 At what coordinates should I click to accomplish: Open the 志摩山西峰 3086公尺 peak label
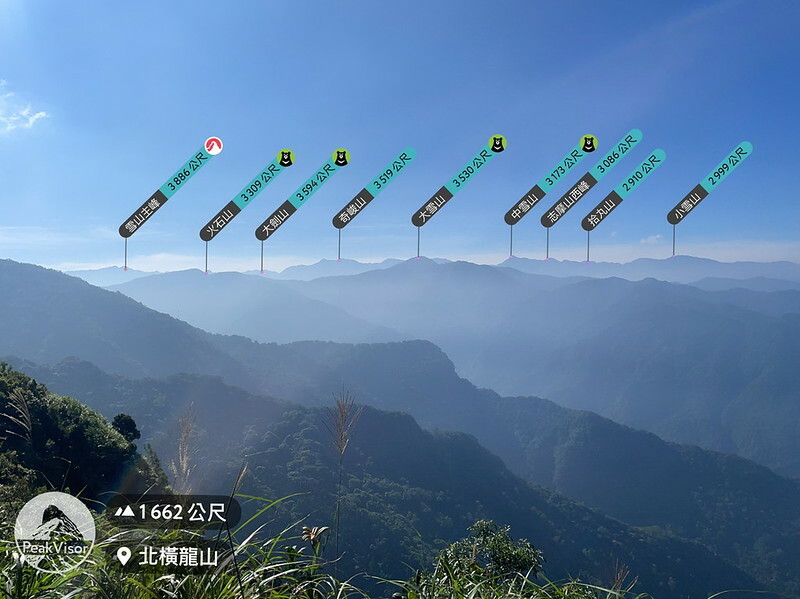point(591,178)
